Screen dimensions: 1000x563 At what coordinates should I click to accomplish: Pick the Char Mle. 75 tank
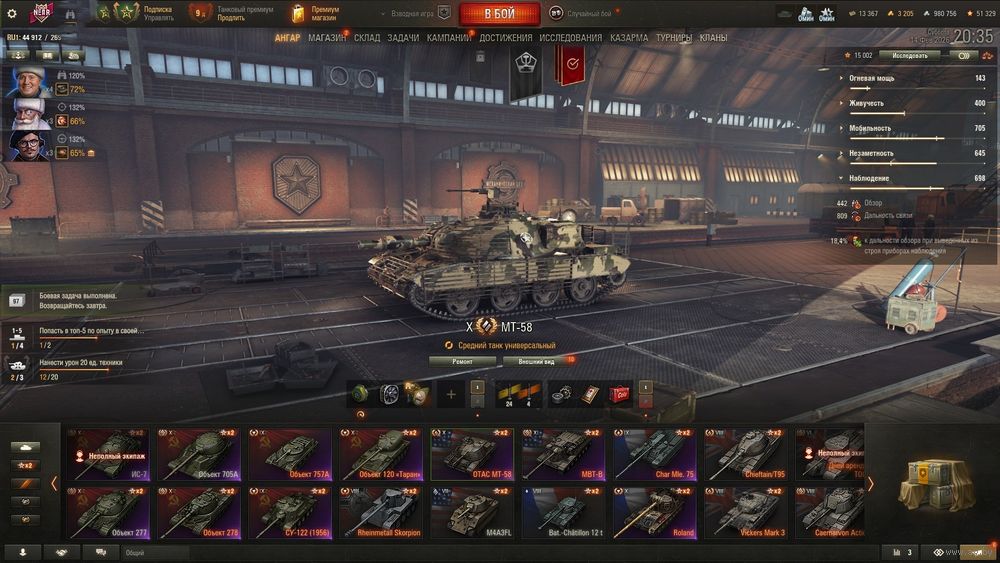coord(655,453)
